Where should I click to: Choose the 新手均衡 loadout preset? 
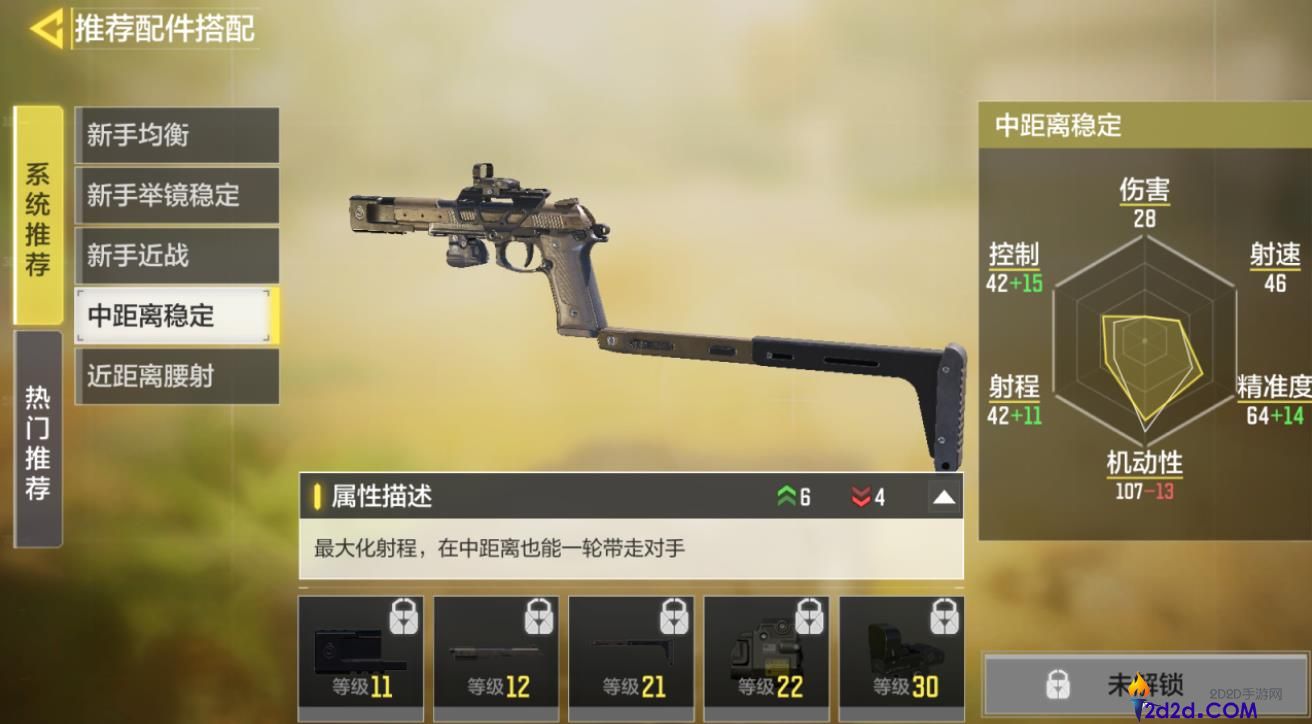[x=176, y=136]
